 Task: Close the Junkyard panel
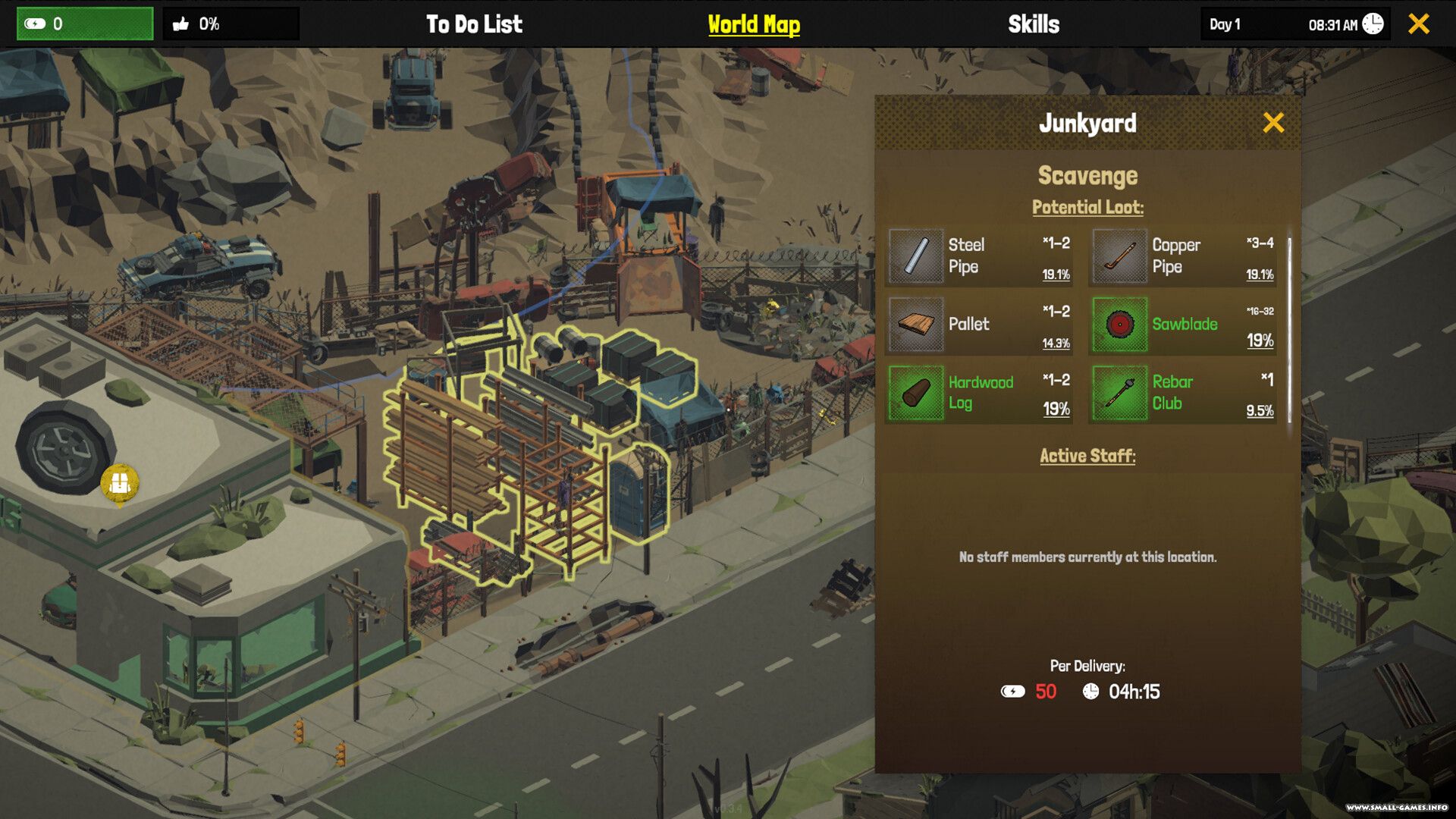(x=1273, y=123)
